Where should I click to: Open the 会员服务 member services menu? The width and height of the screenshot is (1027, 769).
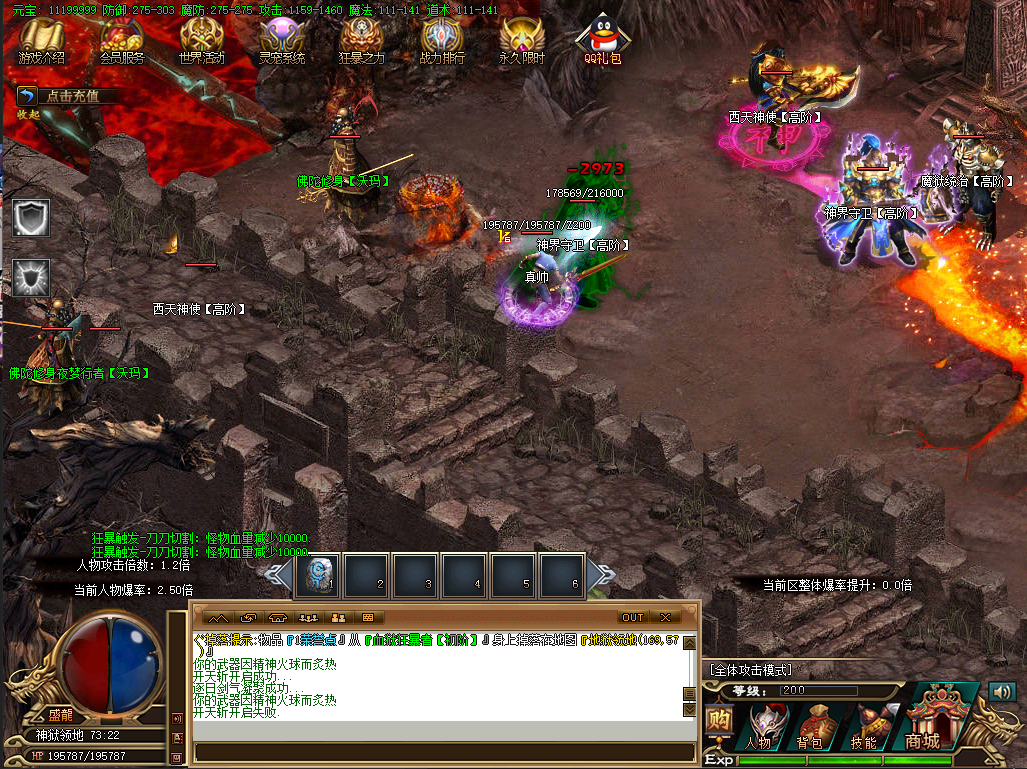pos(122,42)
